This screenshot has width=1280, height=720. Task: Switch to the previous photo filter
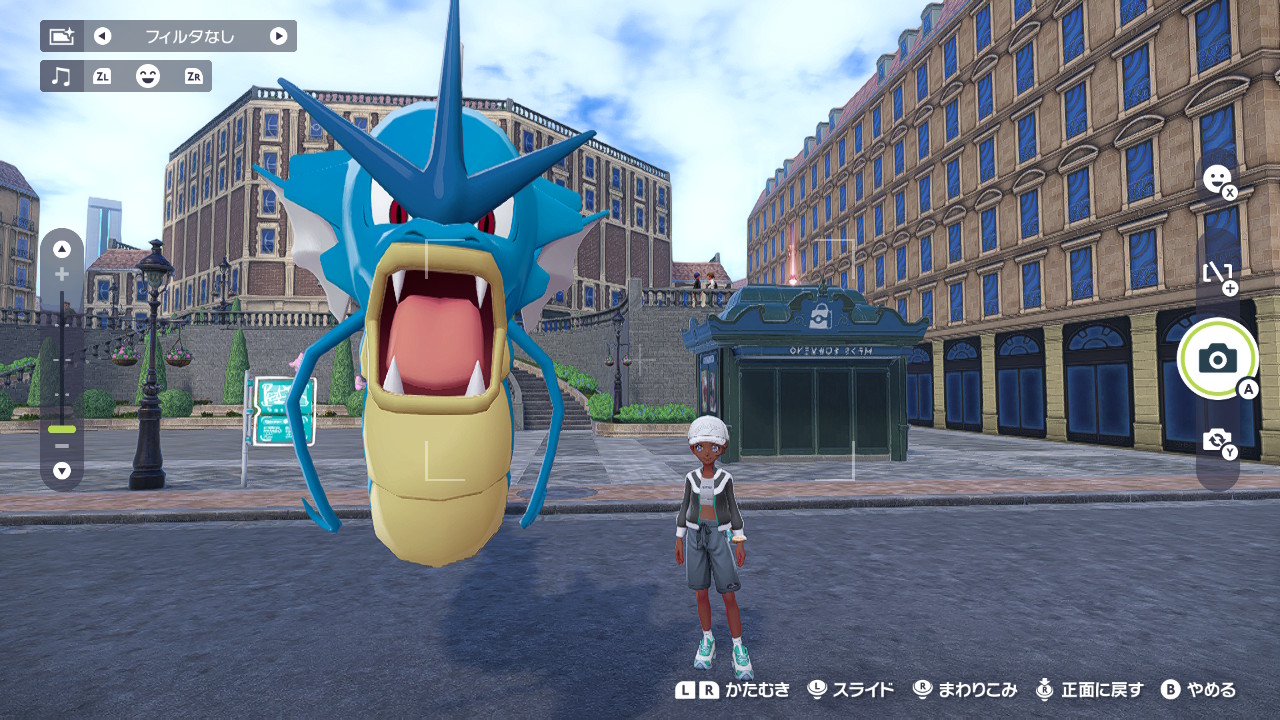[102, 37]
